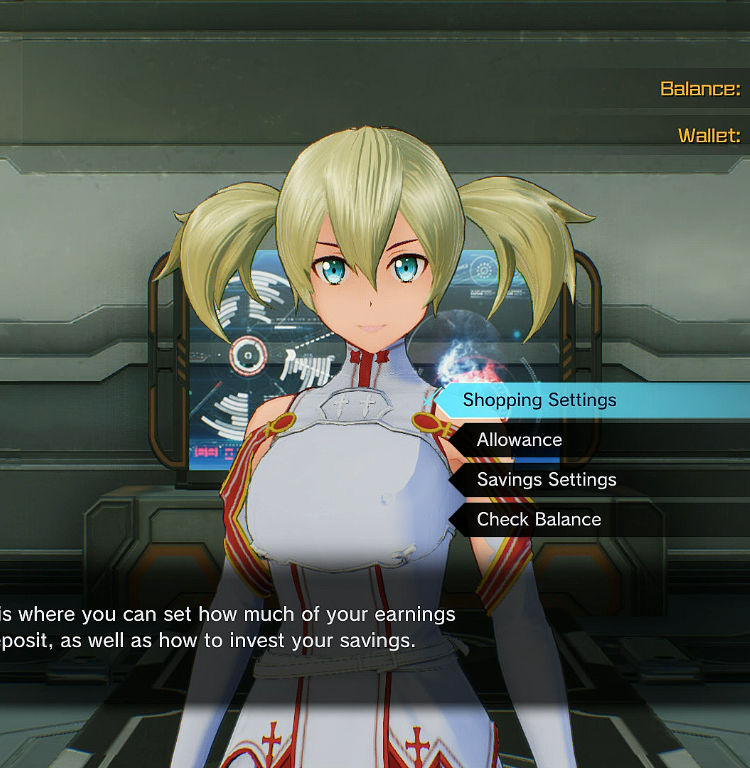Select the Shopping Settings menu entry
The height and width of the screenshot is (768, 750).
(x=540, y=400)
